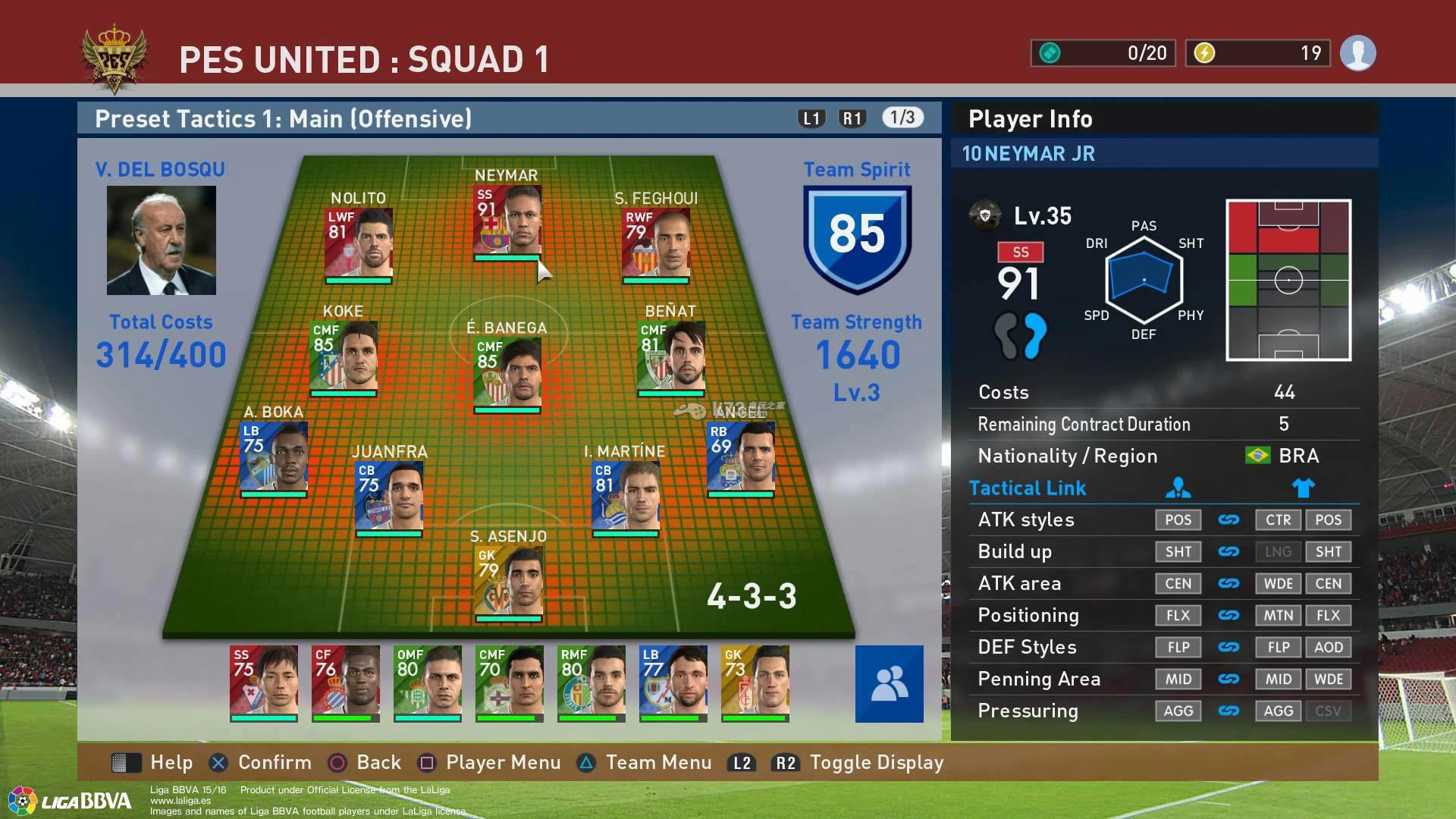The image size is (1456, 819).
Task: Choose Nolito's LWF player card
Action: tap(359, 243)
